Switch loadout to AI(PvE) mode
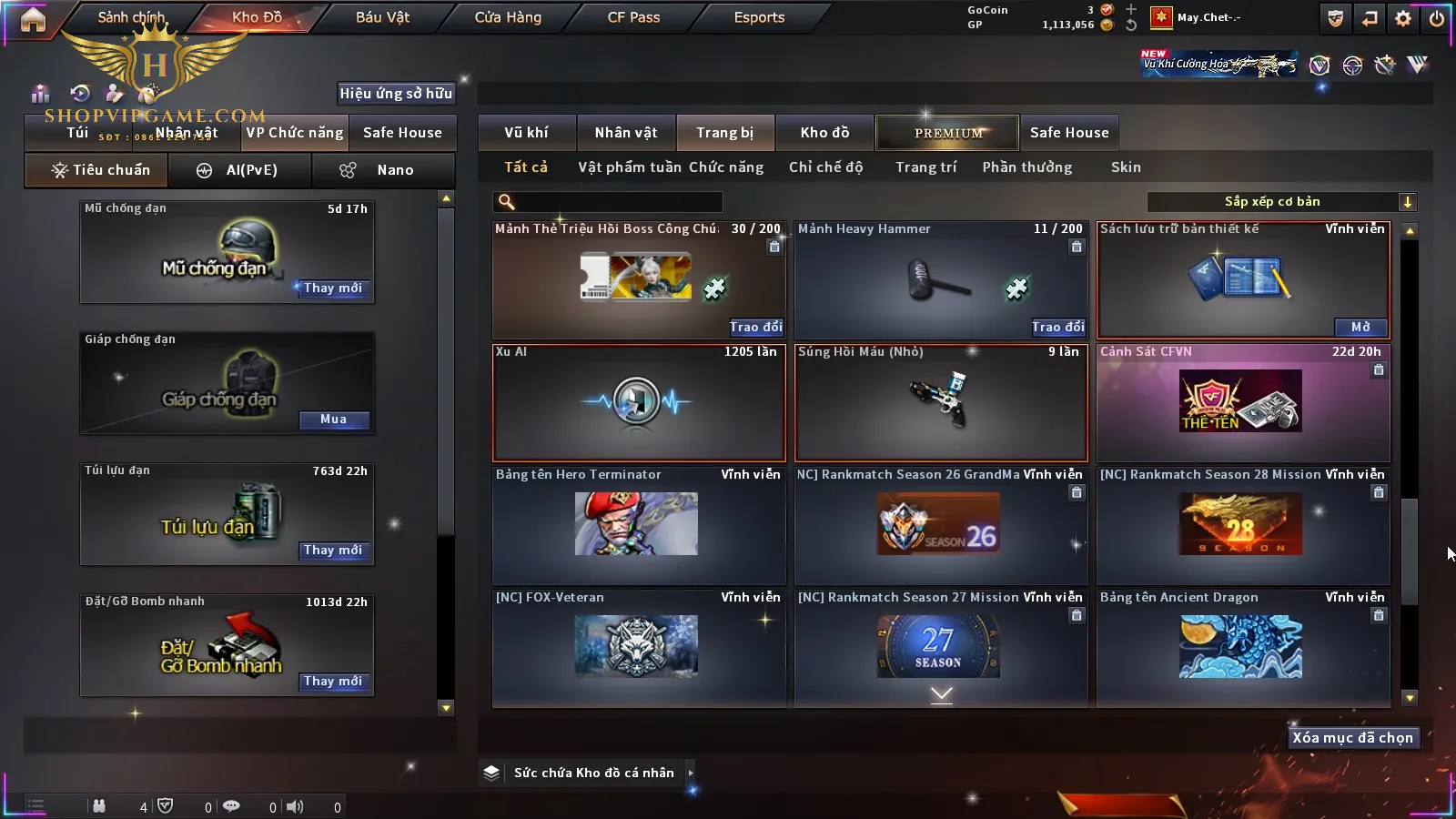 tap(240, 170)
